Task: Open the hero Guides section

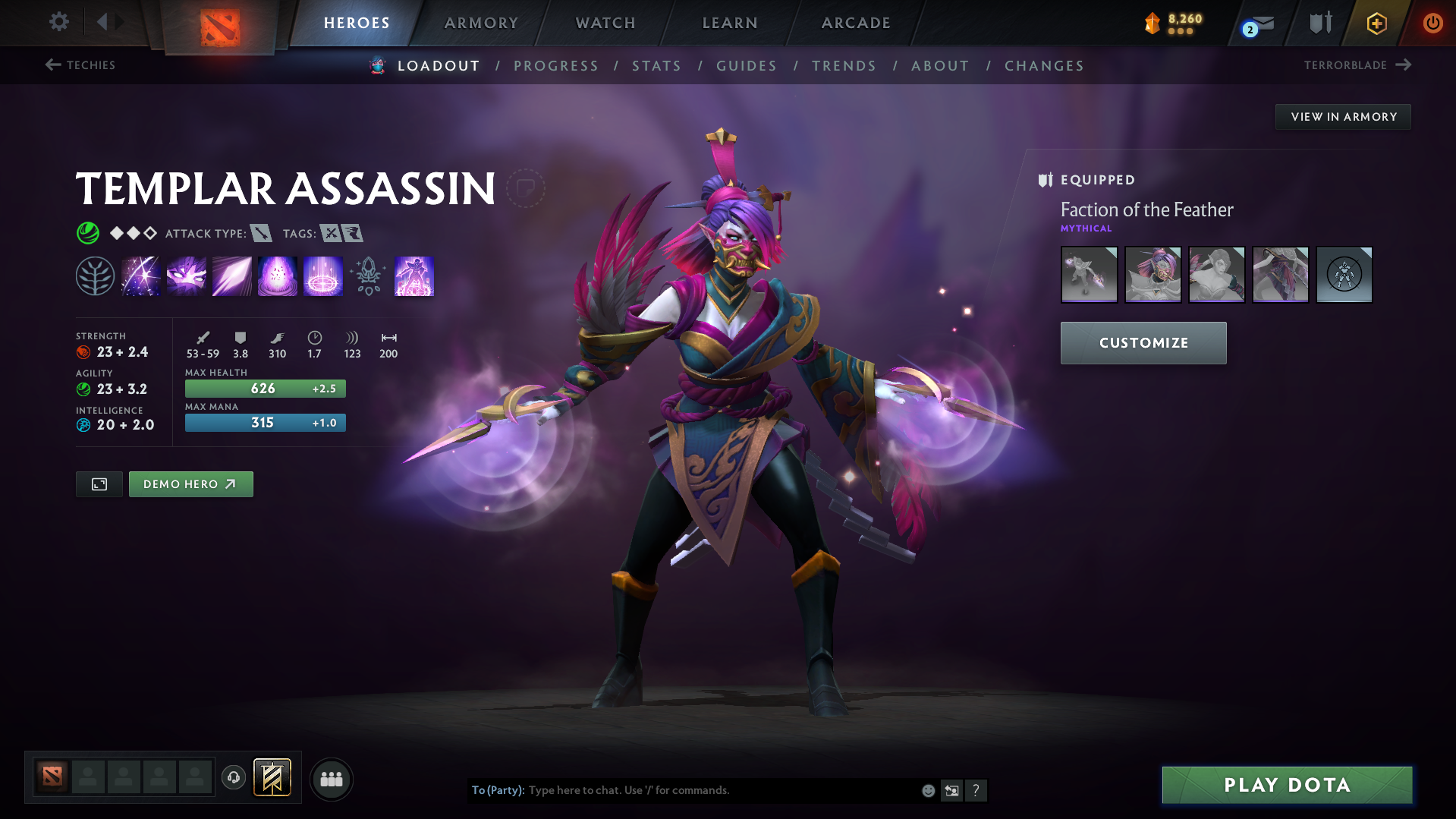Action: 747,66
